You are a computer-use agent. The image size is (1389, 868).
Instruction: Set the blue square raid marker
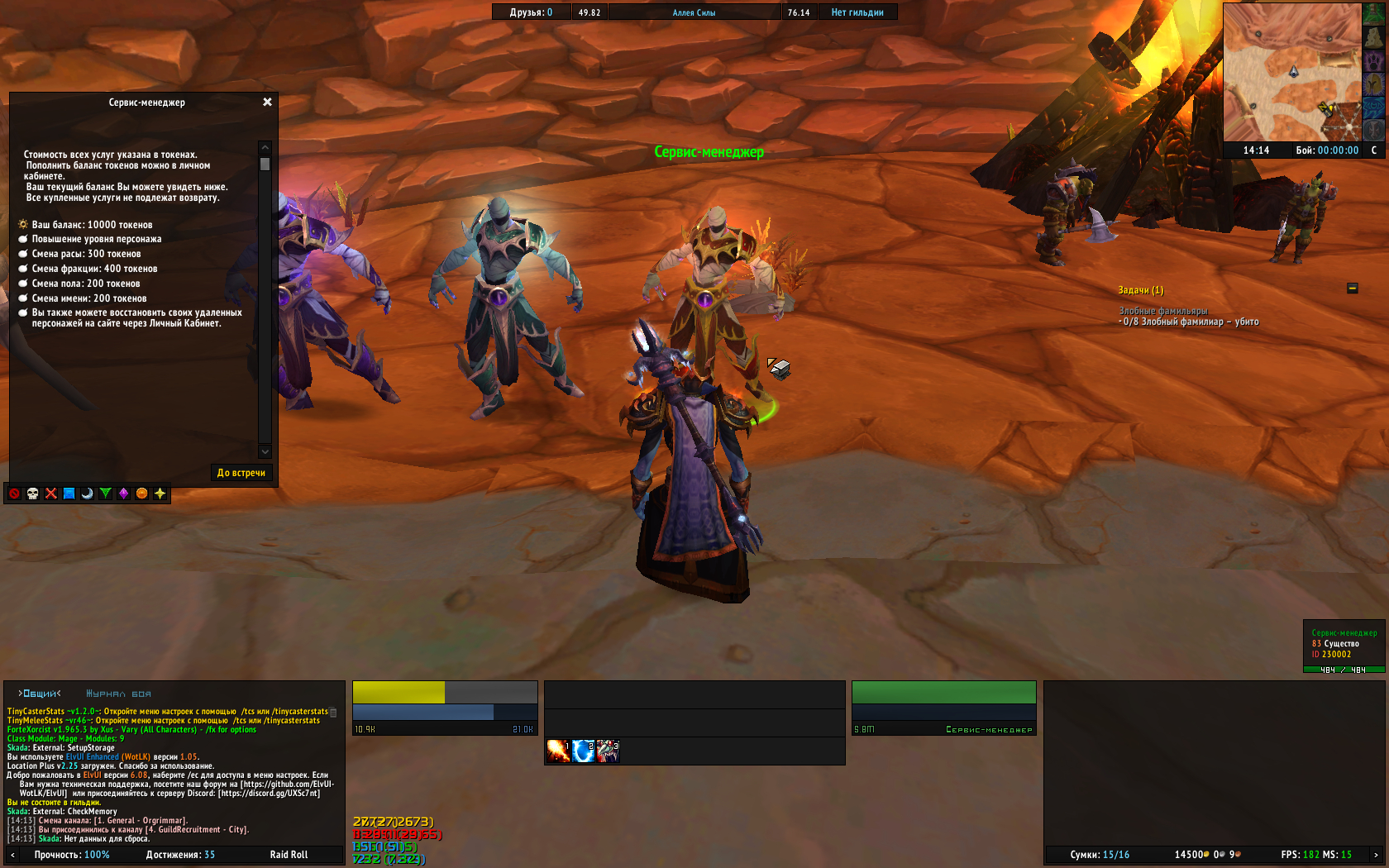click(x=69, y=494)
